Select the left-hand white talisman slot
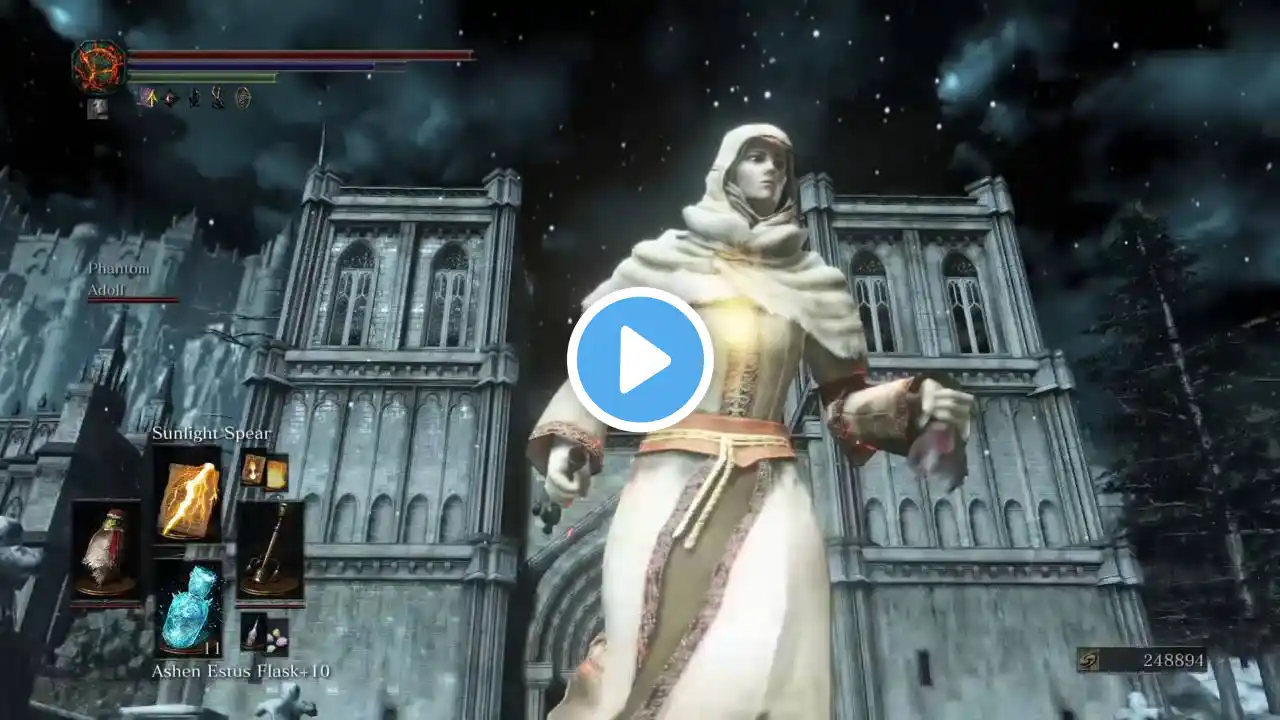The width and height of the screenshot is (1280, 720). [106, 552]
